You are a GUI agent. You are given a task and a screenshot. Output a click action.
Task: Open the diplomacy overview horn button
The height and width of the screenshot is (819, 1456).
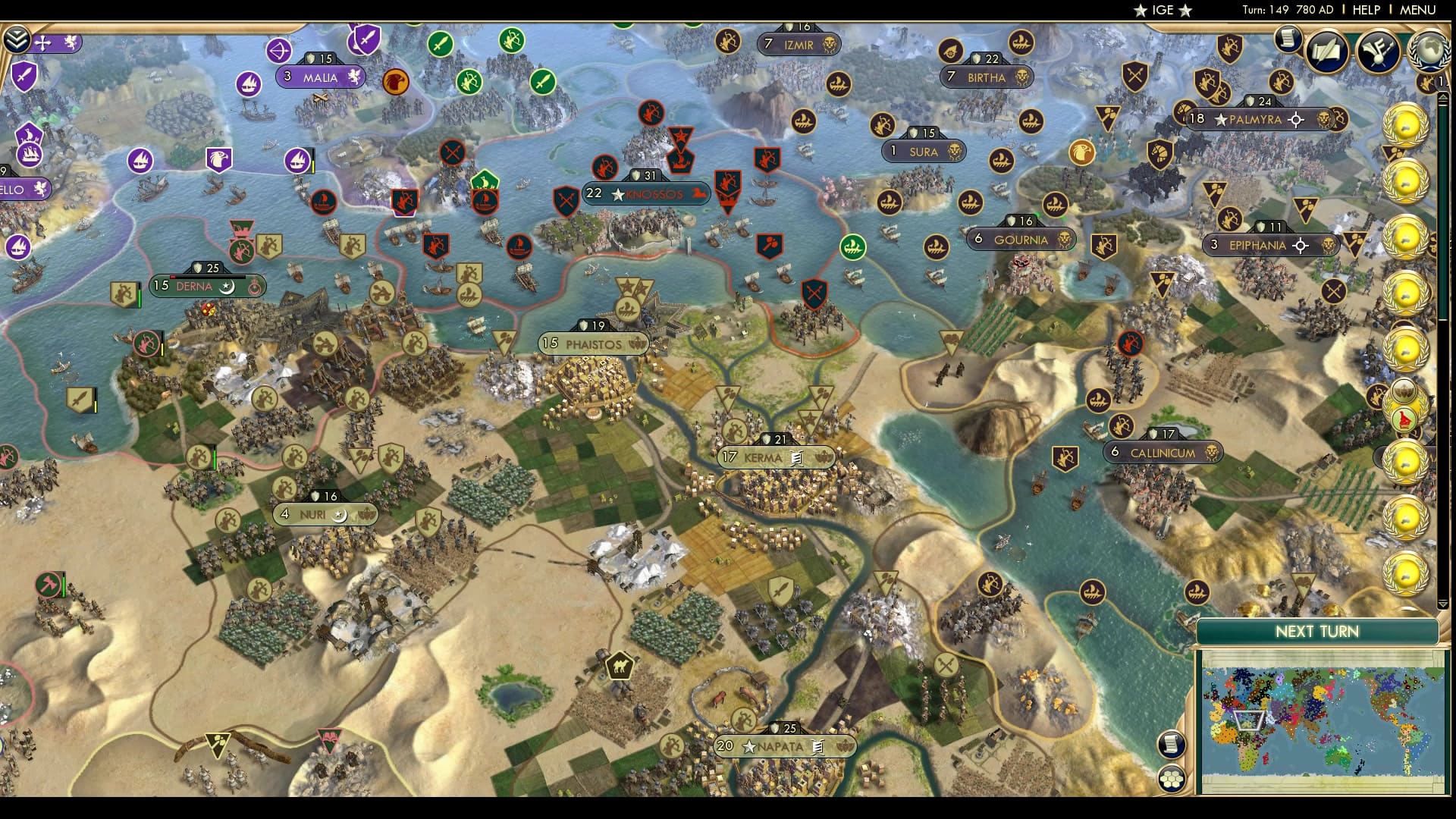tap(1377, 51)
